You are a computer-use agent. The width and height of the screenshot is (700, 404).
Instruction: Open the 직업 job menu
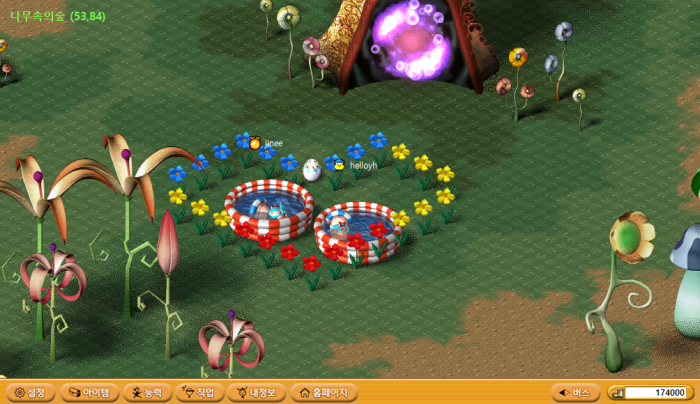pos(199,393)
